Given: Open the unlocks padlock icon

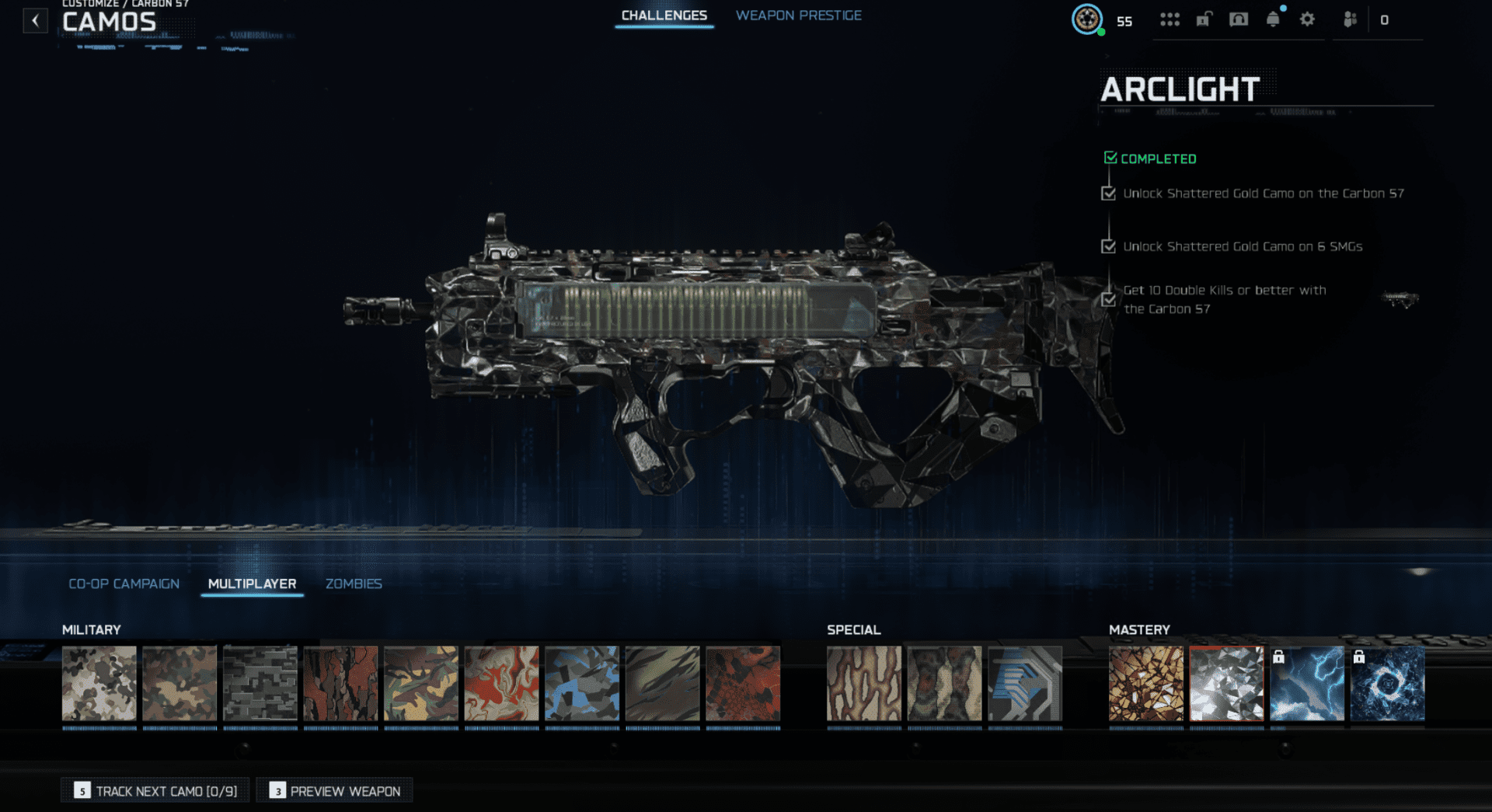Looking at the screenshot, I should coord(1204,19).
